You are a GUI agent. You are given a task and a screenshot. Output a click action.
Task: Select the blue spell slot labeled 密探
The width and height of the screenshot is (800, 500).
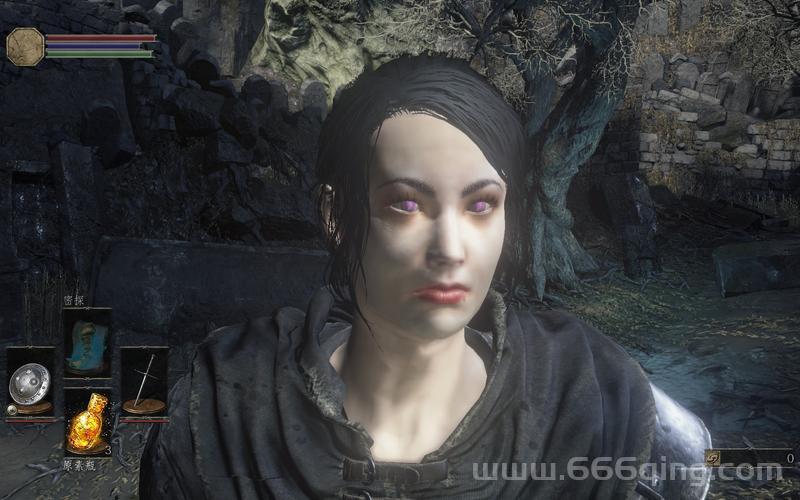click(x=87, y=341)
